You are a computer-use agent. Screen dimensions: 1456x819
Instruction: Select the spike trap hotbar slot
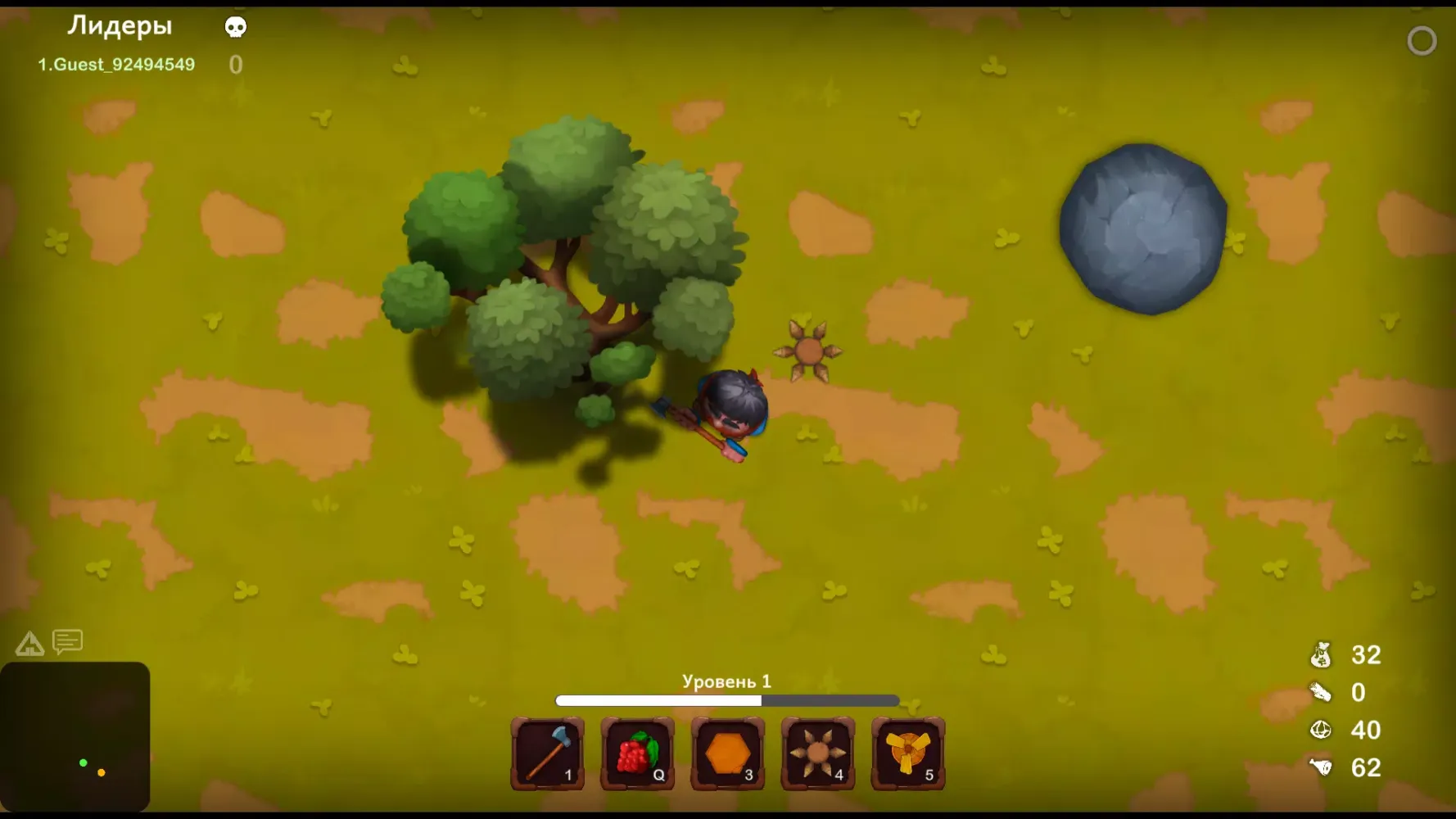point(818,753)
